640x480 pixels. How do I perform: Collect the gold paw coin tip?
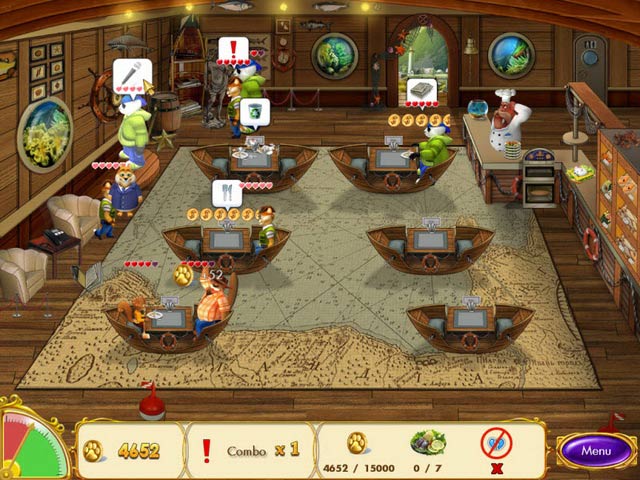pyautogui.click(x=183, y=275)
